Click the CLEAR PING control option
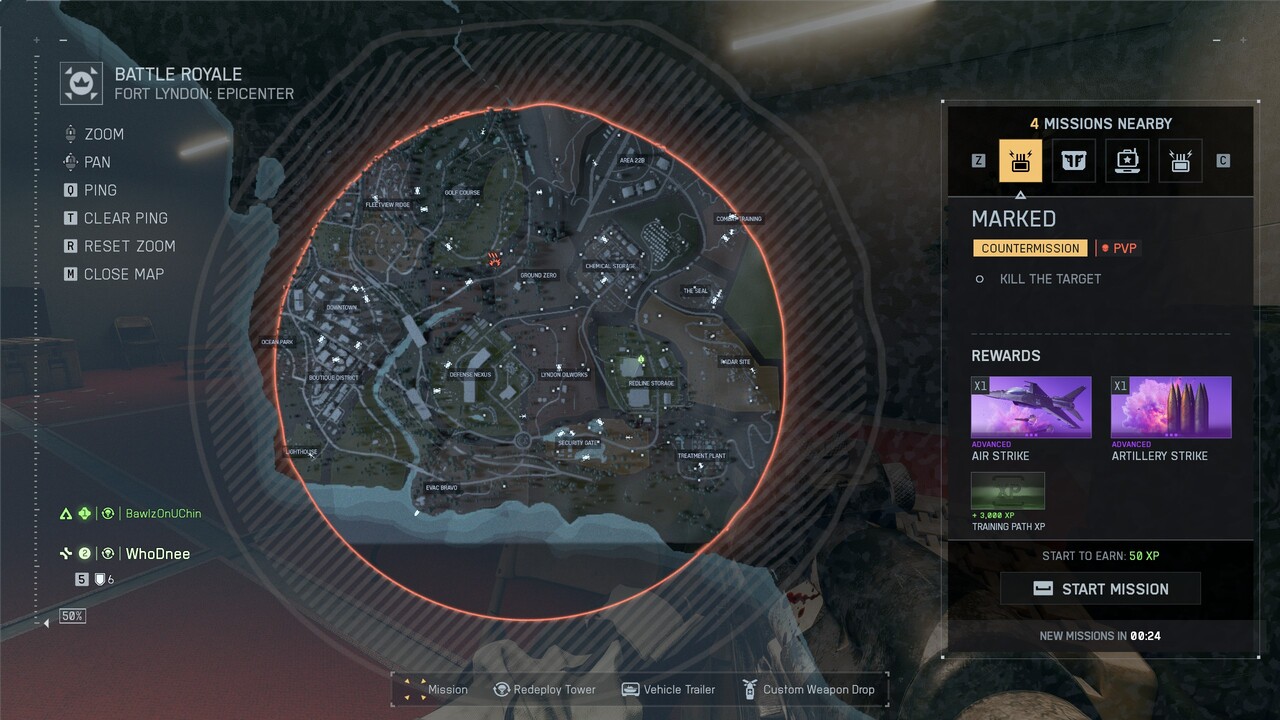Screen dimensions: 1280x720 (x=120, y=217)
